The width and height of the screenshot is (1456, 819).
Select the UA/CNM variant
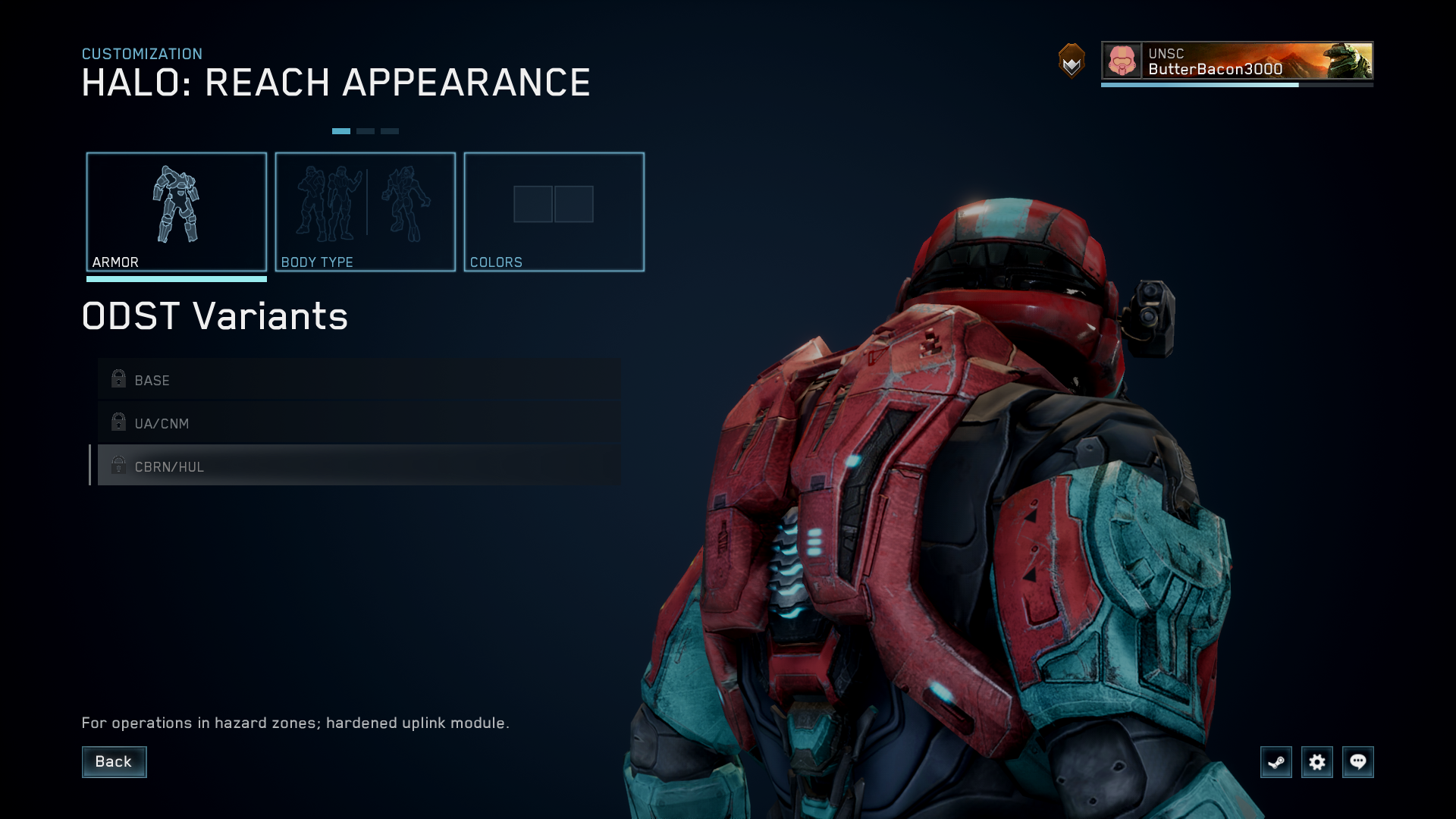click(x=303, y=422)
